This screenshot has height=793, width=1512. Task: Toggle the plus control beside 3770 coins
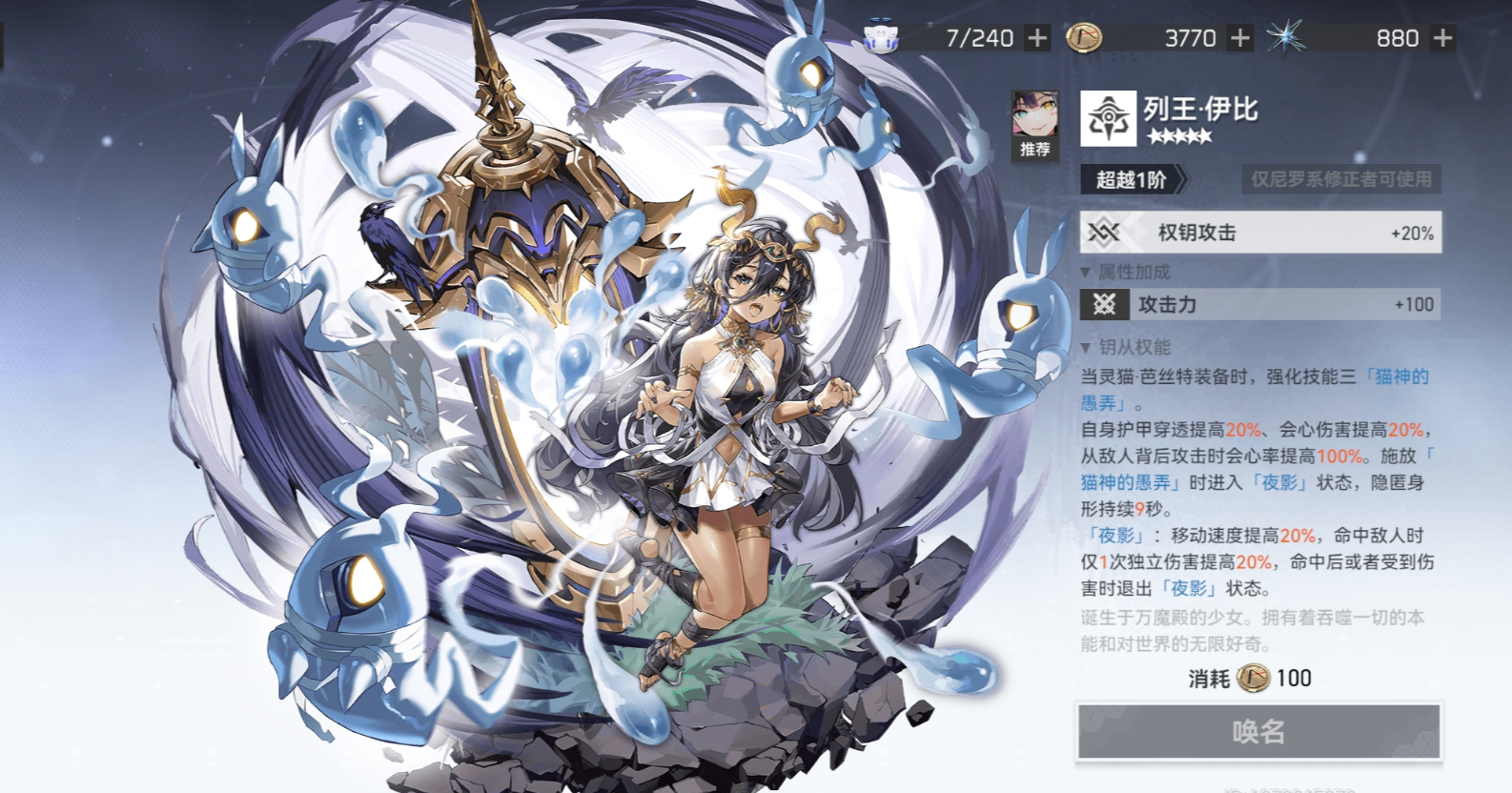tap(1239, 38)
